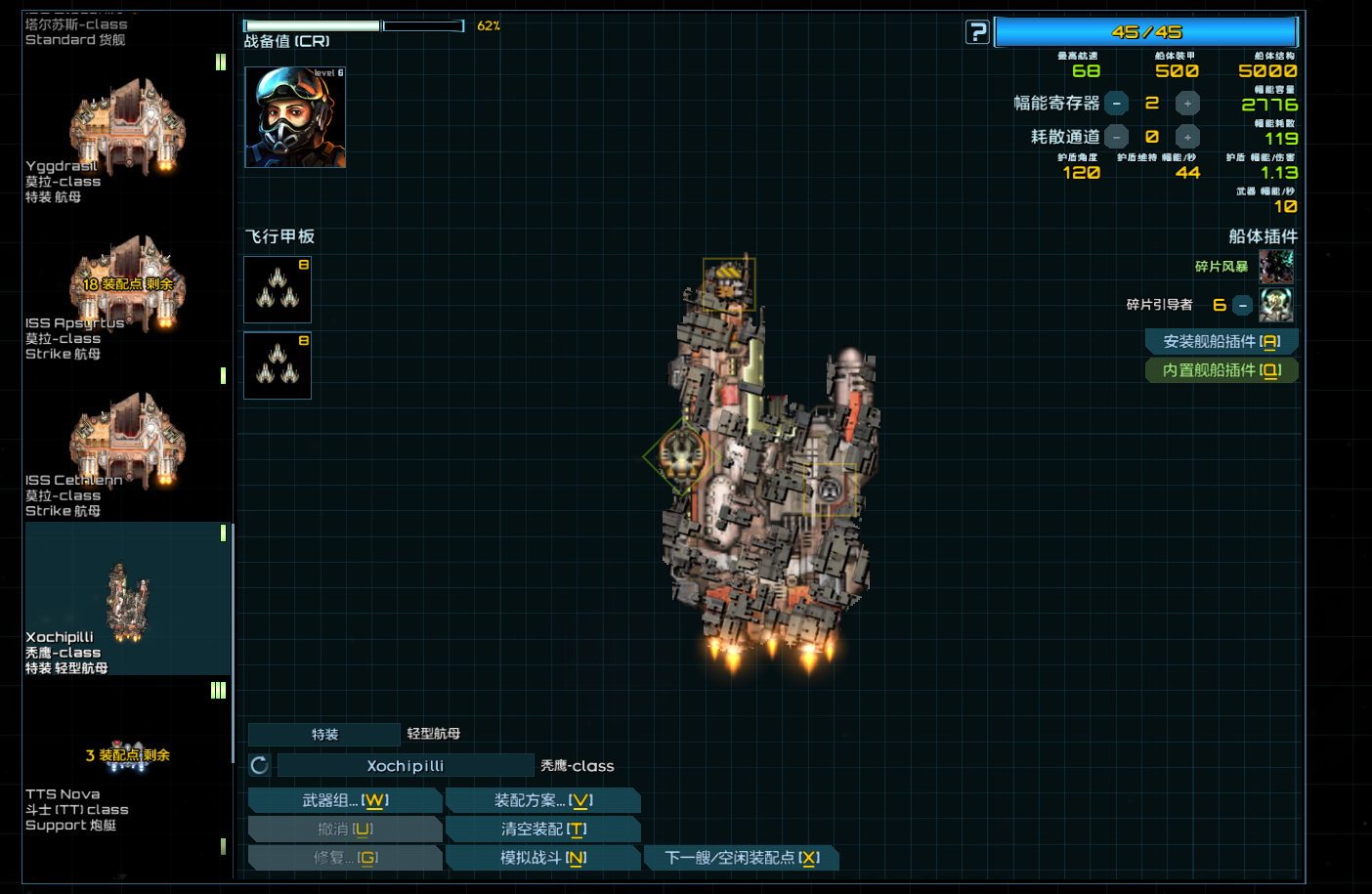The height and width of the screenshot is (894, 1372).
Task: Open 内置舰船插件 built-in hullmods
Action: coord(1221,370)
